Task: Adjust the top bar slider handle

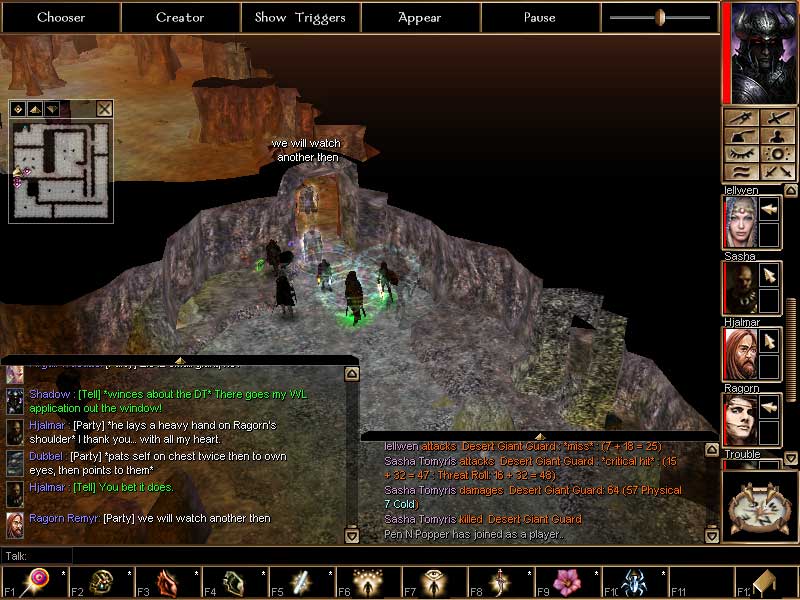Action: [x=660, y=17]
